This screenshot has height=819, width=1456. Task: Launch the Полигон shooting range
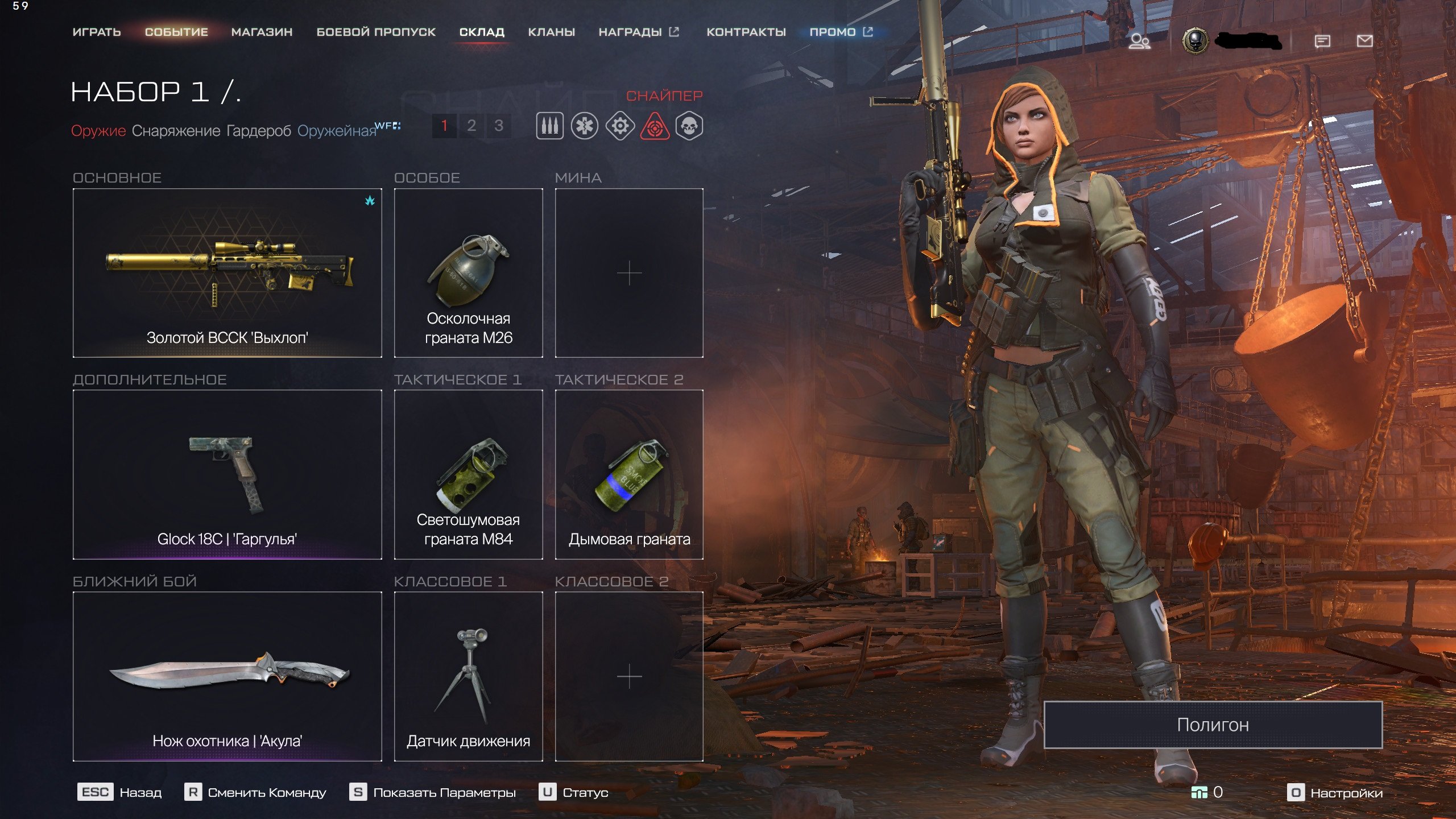pyautogui.click(x=1213, y=725)
